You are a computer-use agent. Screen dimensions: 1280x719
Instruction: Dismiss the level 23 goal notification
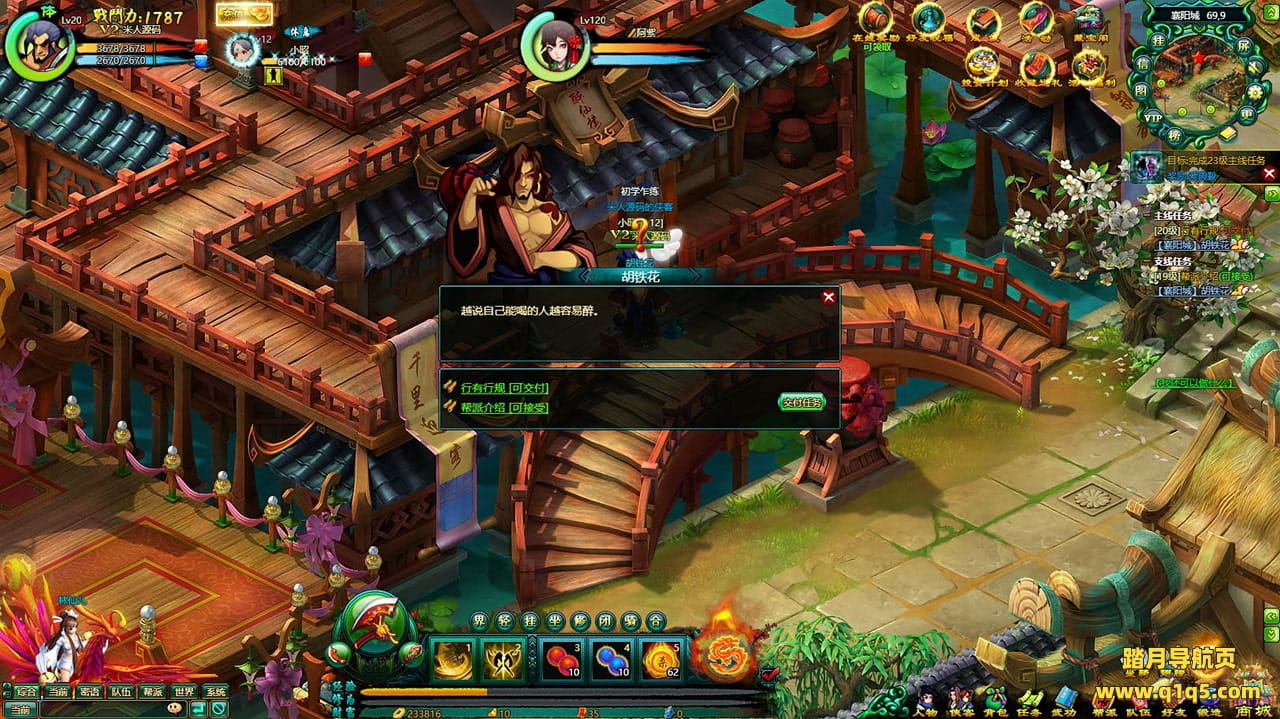tap(1269, 173)
